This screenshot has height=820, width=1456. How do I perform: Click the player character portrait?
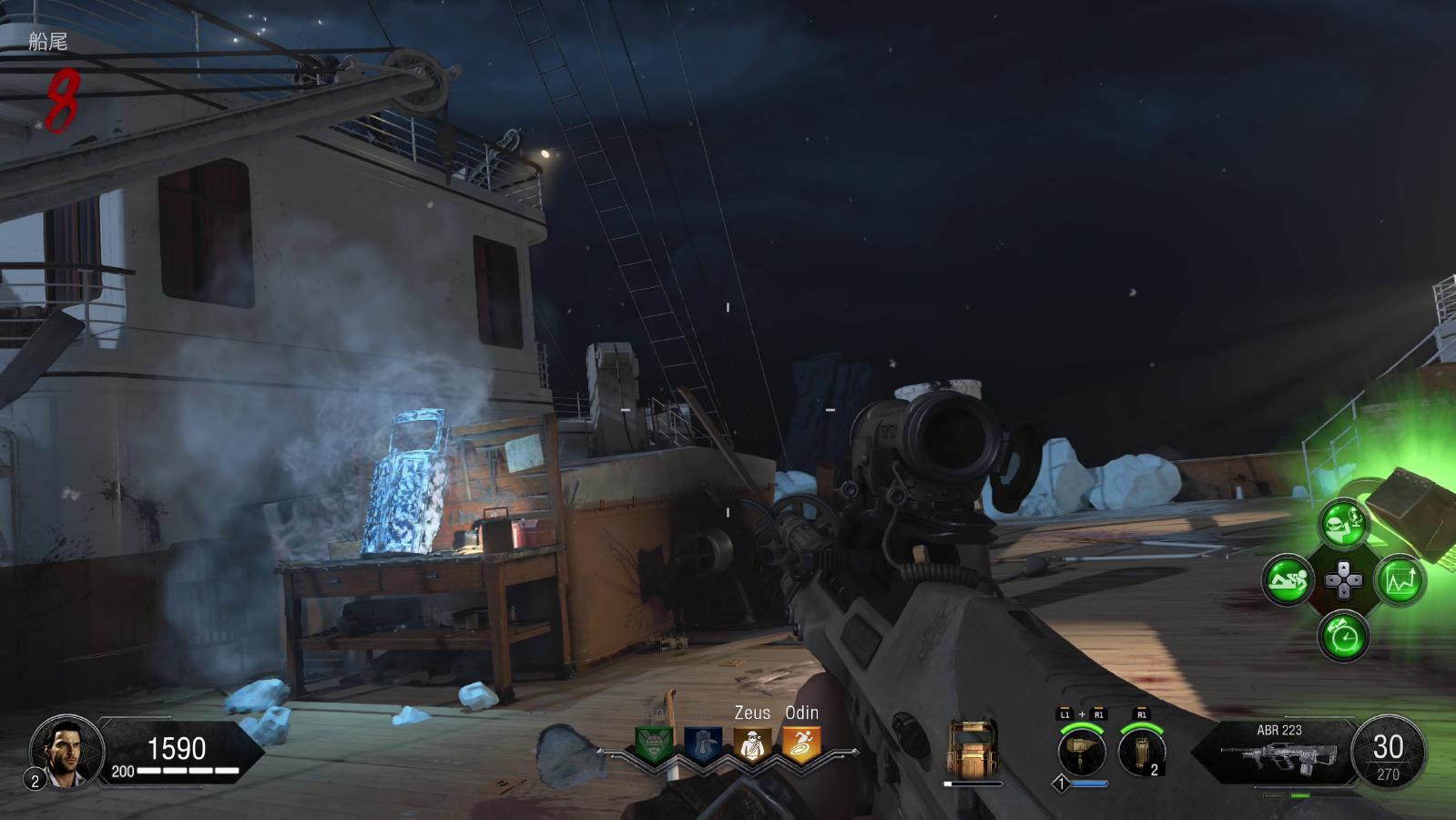tap(62, 750)
